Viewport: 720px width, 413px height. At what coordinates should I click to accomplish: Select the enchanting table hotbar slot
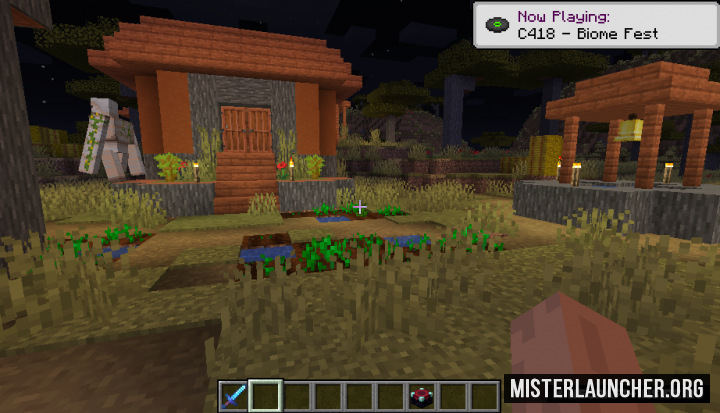click(x=421, y=395)
